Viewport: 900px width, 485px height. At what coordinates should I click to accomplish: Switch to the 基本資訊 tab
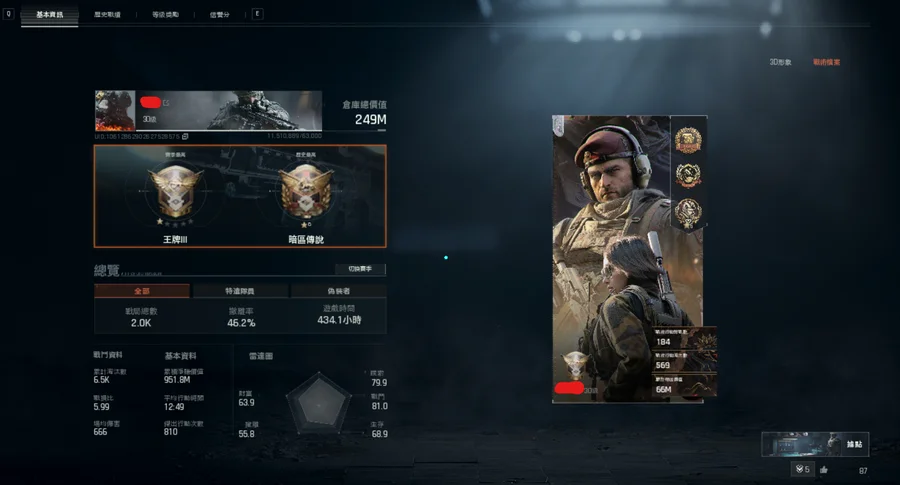point(48,15)
